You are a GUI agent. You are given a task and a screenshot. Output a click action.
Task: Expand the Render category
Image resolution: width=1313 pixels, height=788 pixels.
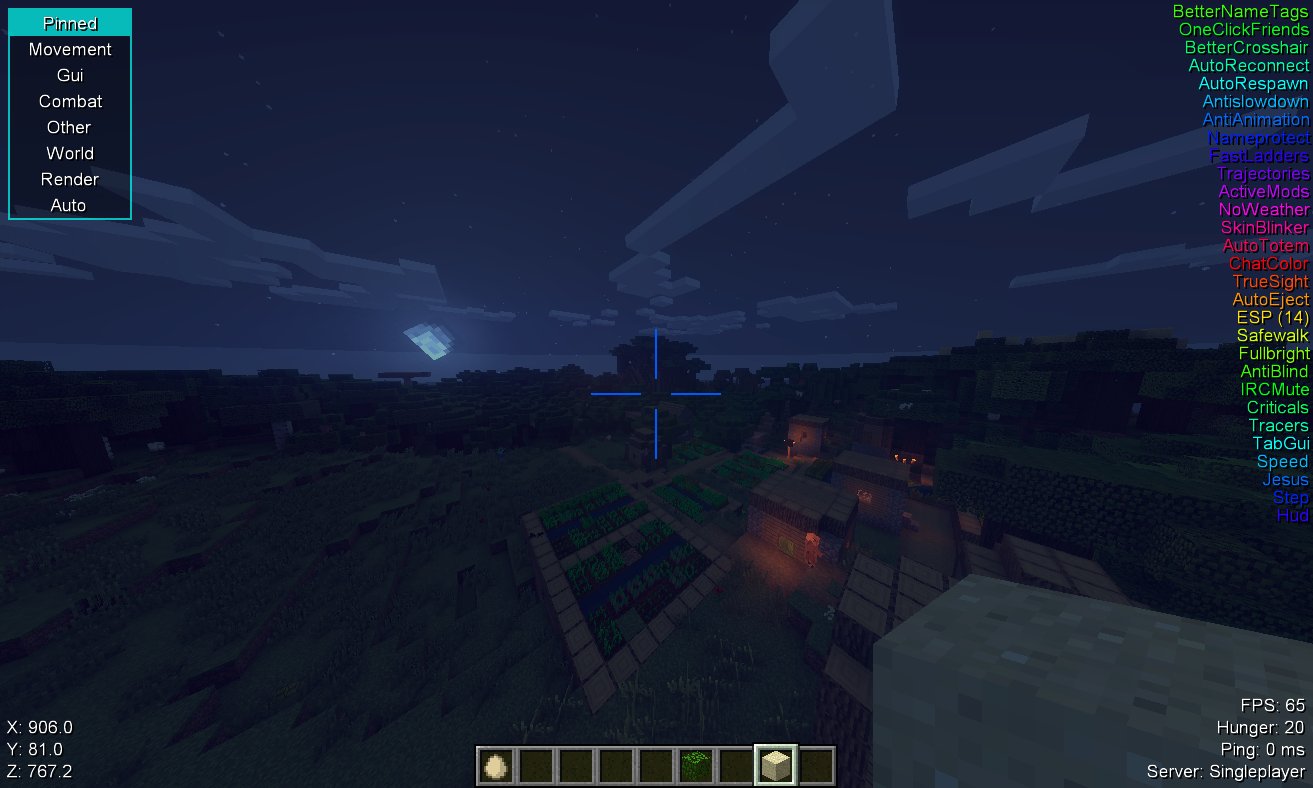pos(69,179)
